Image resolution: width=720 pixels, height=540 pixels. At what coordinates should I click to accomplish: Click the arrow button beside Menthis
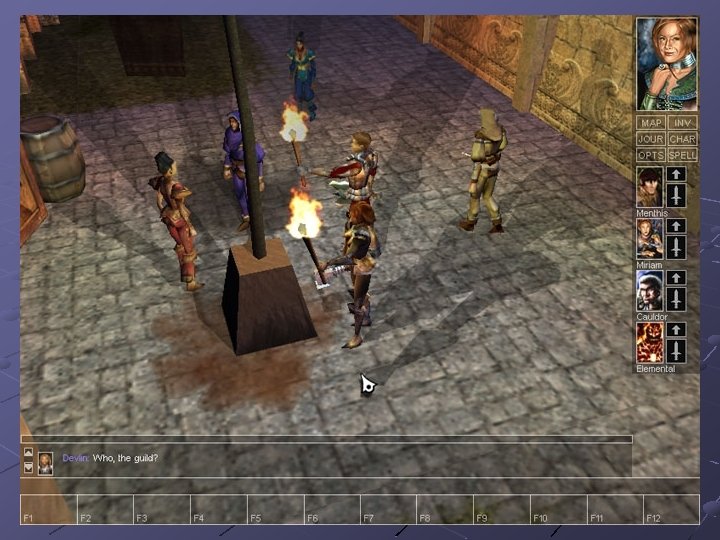pyautogui.click(x=676, y=174)
